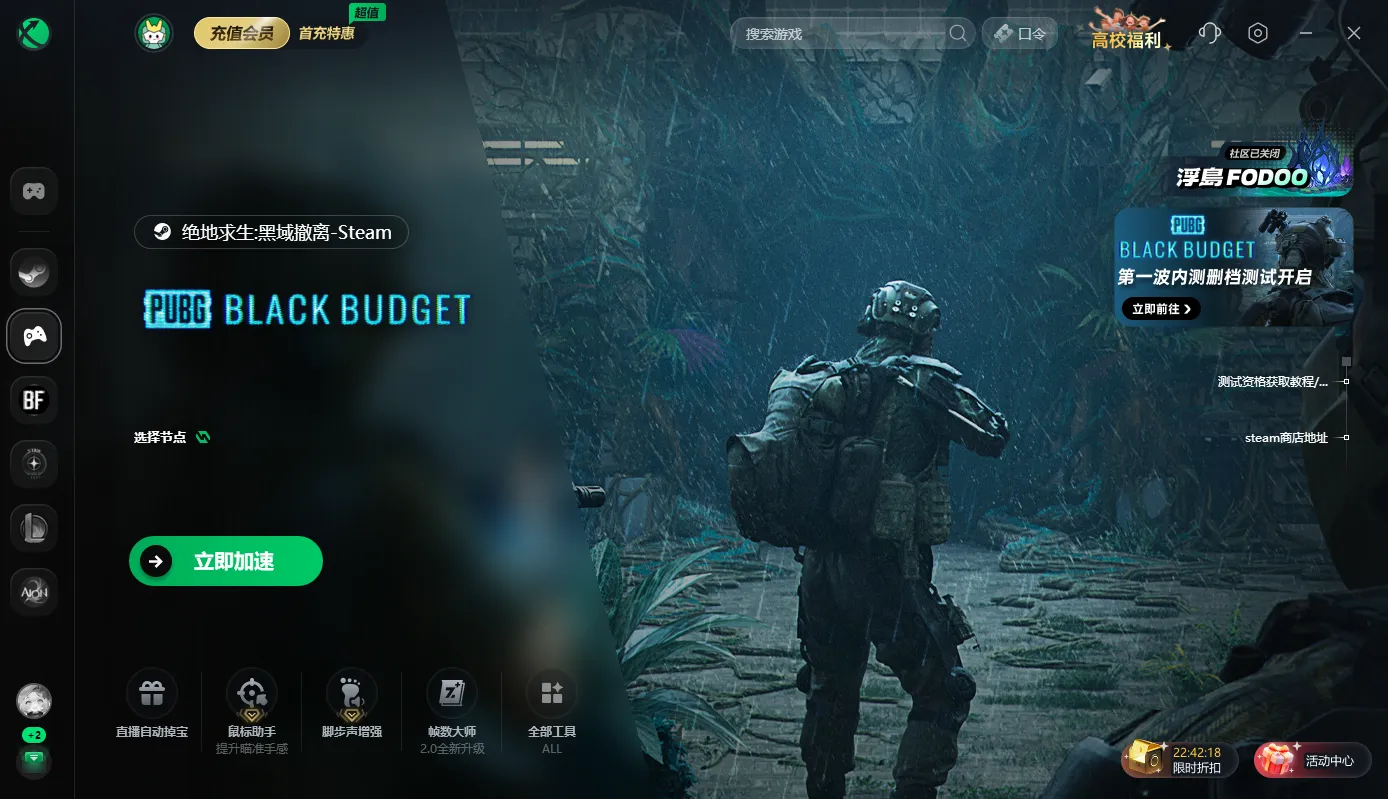This screenshot has width=1388, height=799.
Task: Open the settings gear icon
Action: click(x=1258, y=33)
